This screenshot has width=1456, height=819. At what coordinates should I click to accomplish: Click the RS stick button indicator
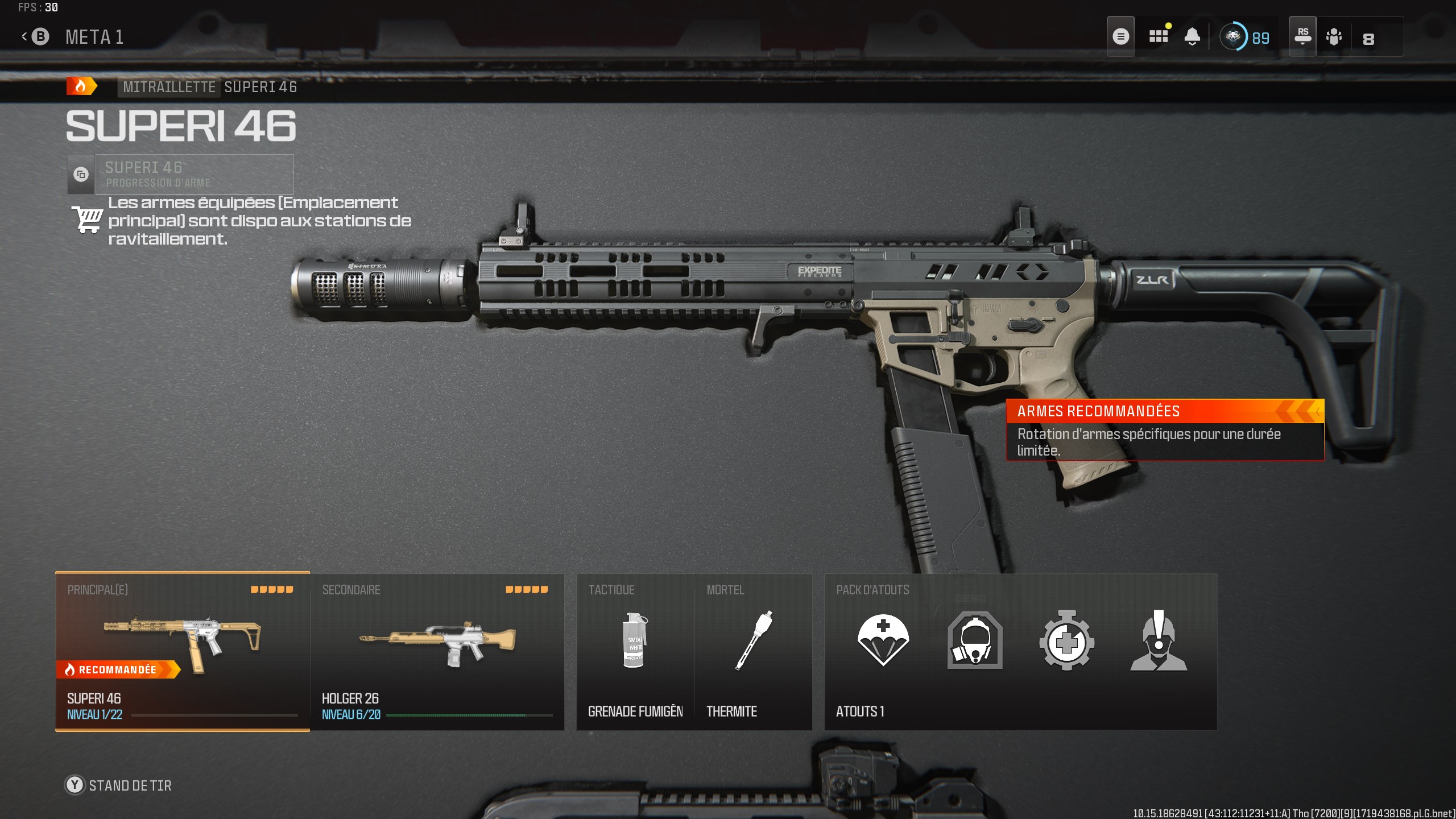(x=1302, y=36)
